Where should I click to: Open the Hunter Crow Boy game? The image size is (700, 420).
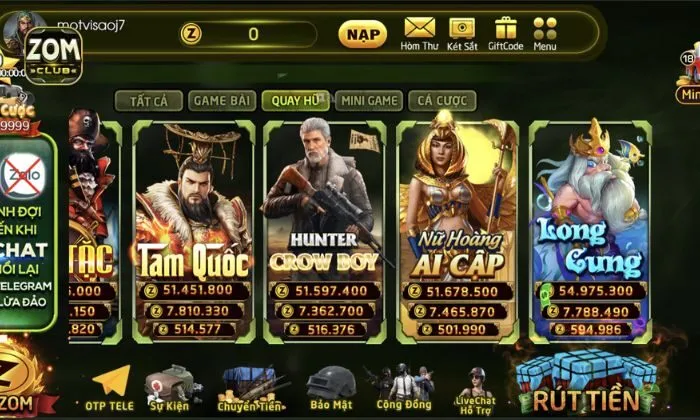[x=323, y=230]
